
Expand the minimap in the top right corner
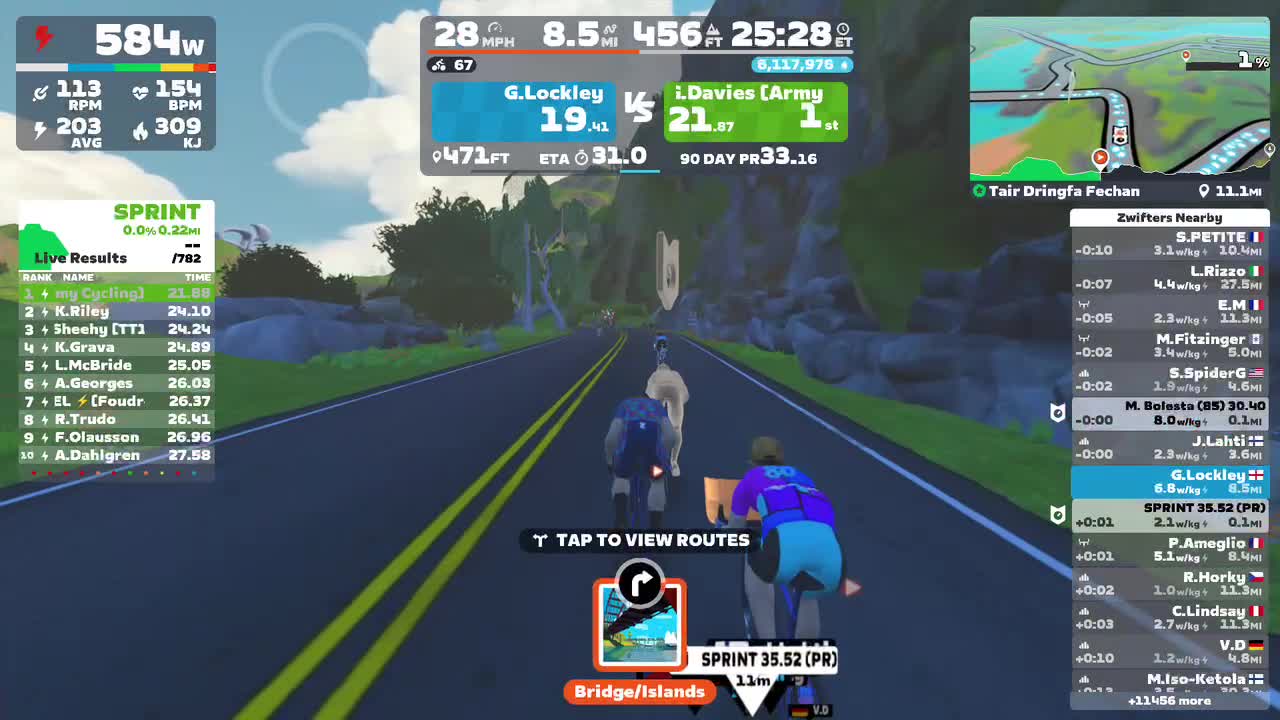click(1119, 95)
